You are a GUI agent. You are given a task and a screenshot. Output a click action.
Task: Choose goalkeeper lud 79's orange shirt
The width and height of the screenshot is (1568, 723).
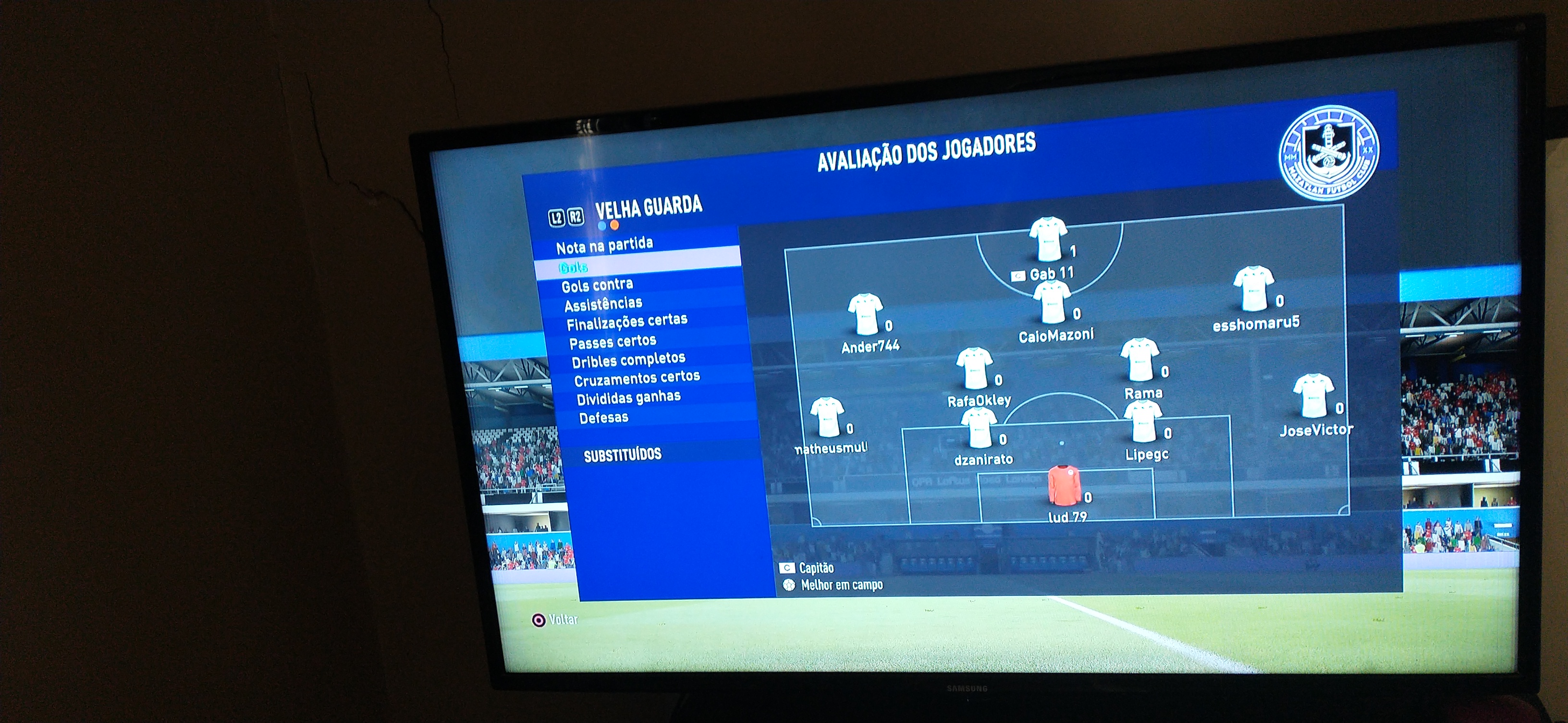[x=1064, y=484]
